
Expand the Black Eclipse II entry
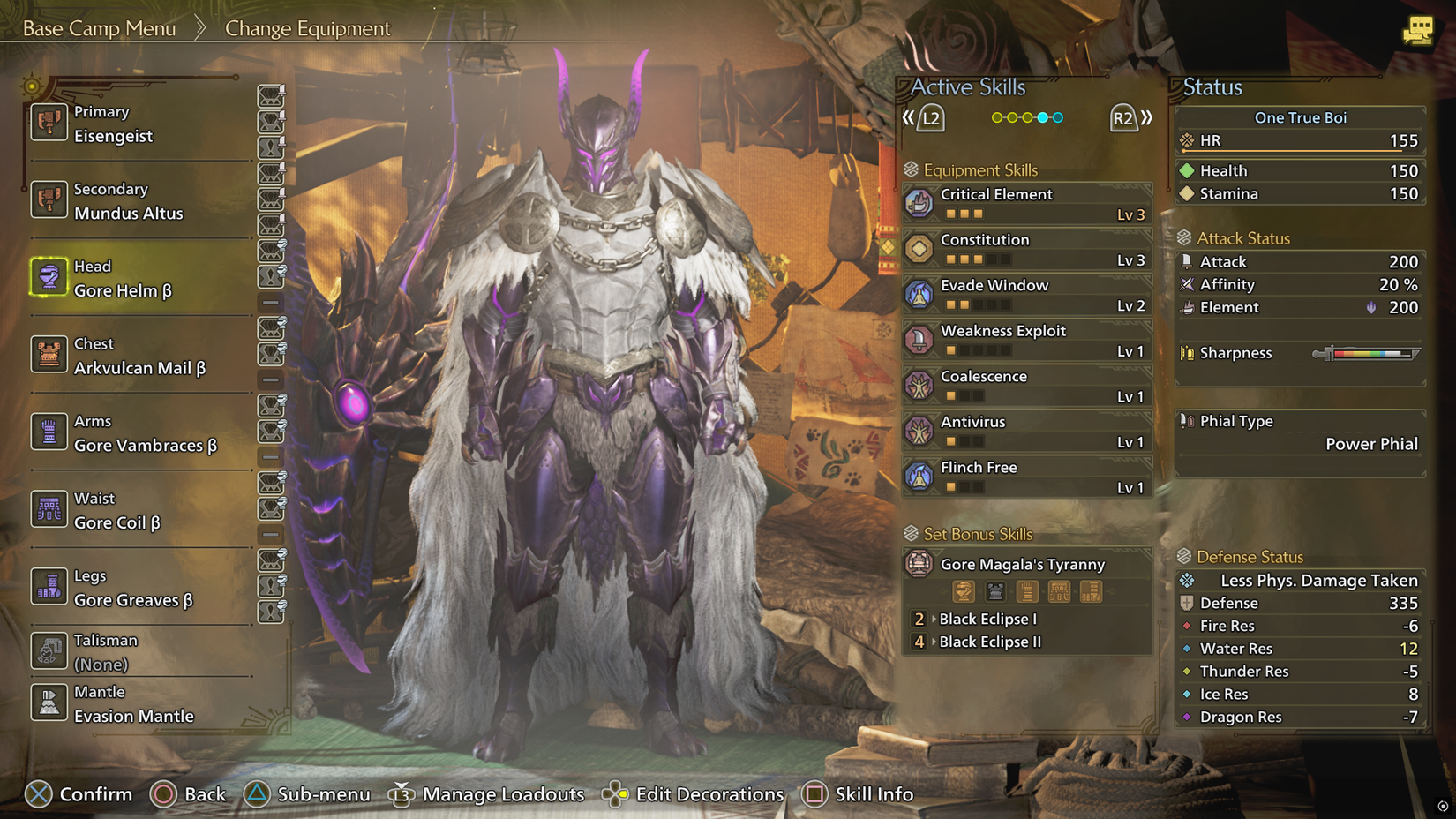coord(989,642)
